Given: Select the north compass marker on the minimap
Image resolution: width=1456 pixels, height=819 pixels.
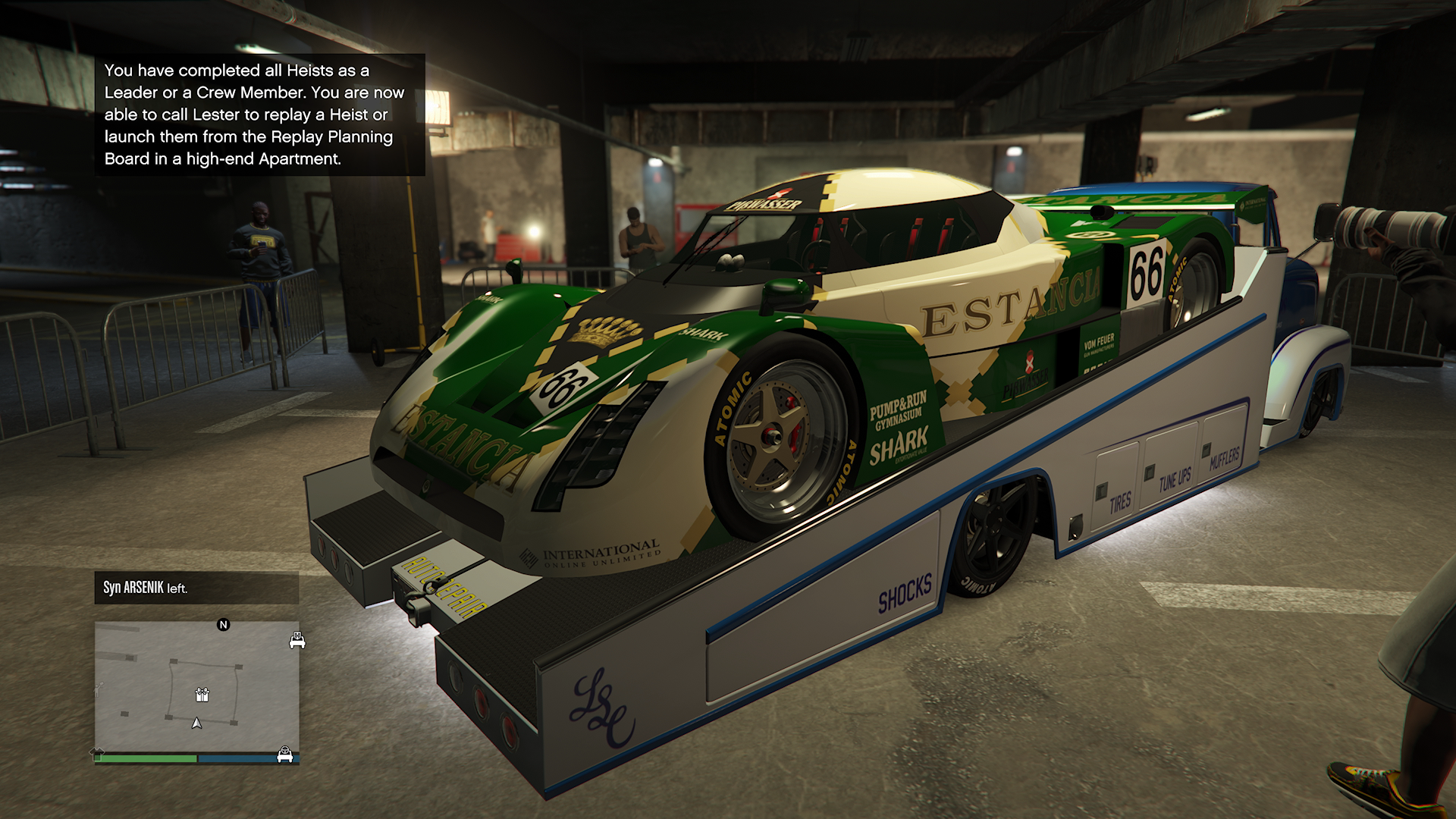Looking at the screenshot, I should (223, 625).
